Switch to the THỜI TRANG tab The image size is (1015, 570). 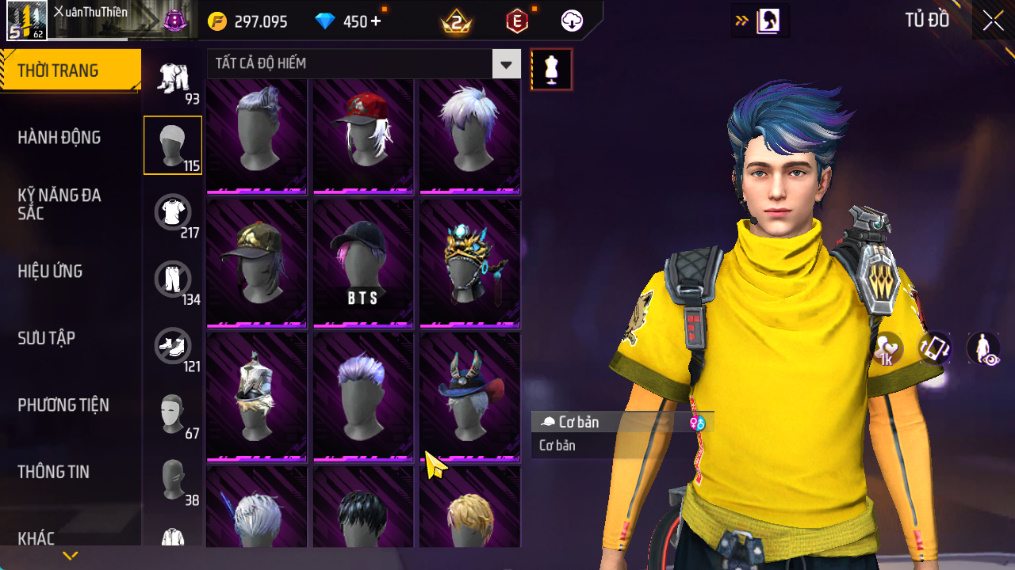click(x=68, y=71)
